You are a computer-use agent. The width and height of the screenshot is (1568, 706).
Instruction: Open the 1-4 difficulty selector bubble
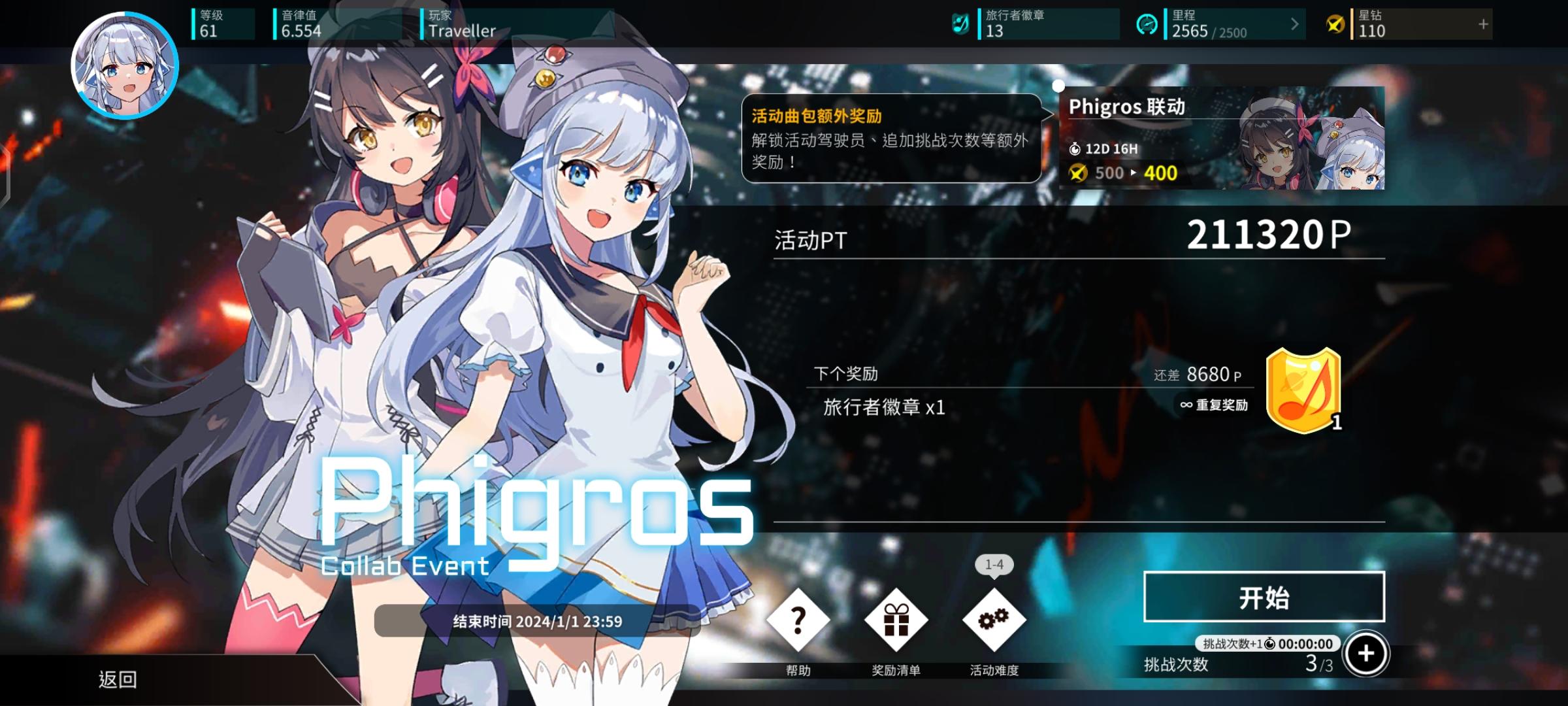[993, 565]
